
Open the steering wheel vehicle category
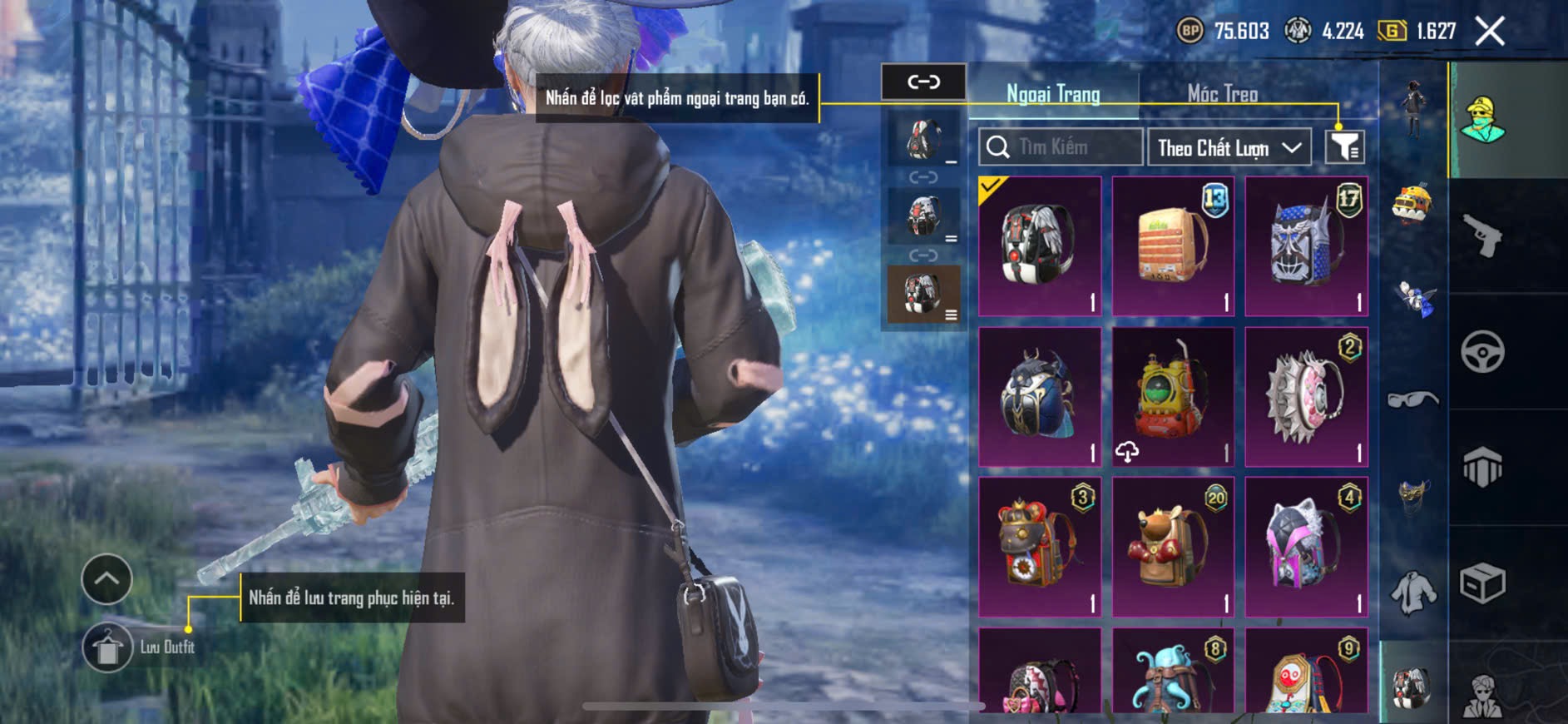1482,352
